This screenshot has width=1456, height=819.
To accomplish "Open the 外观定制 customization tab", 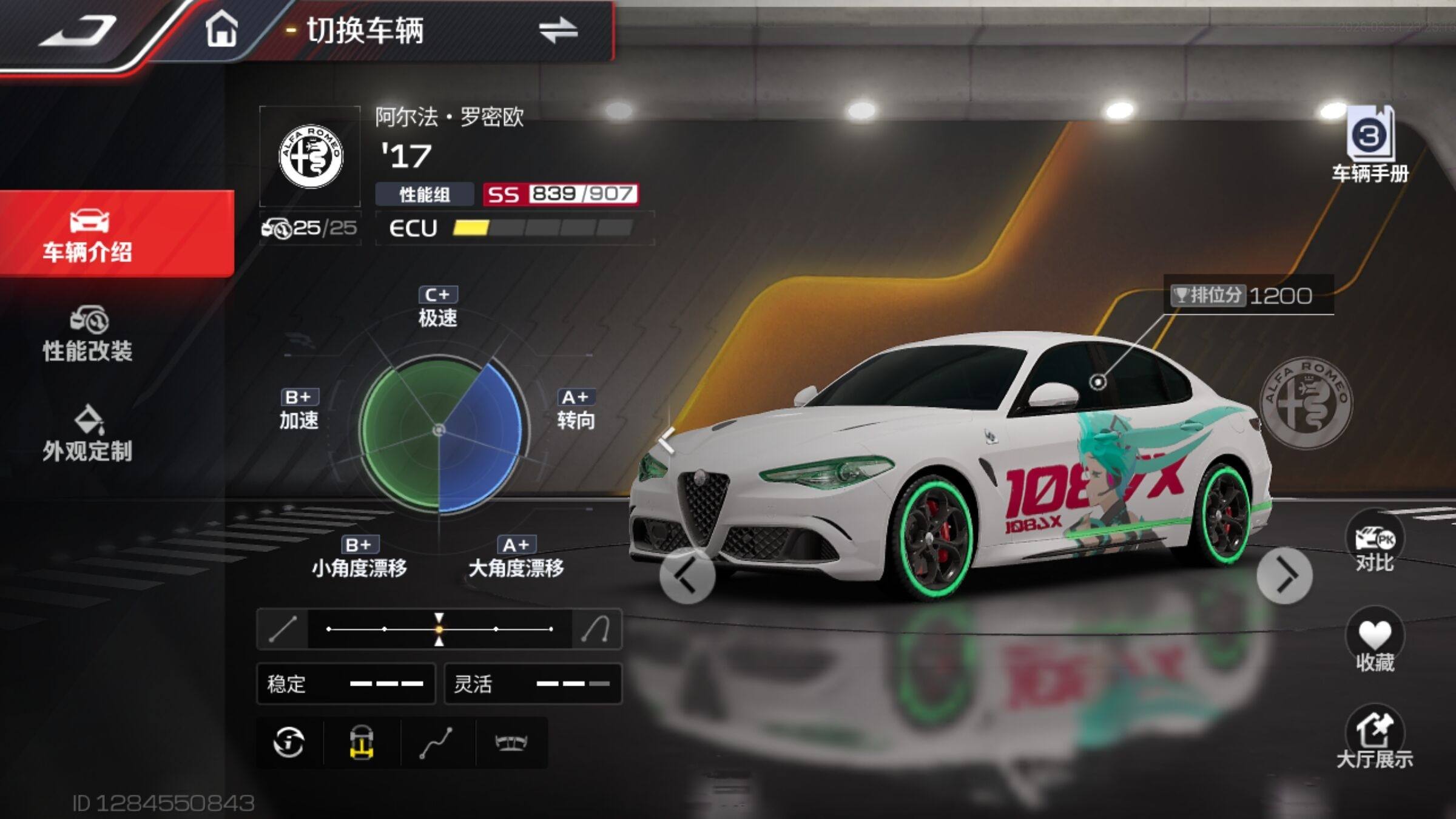I will (x=88, y=434).
